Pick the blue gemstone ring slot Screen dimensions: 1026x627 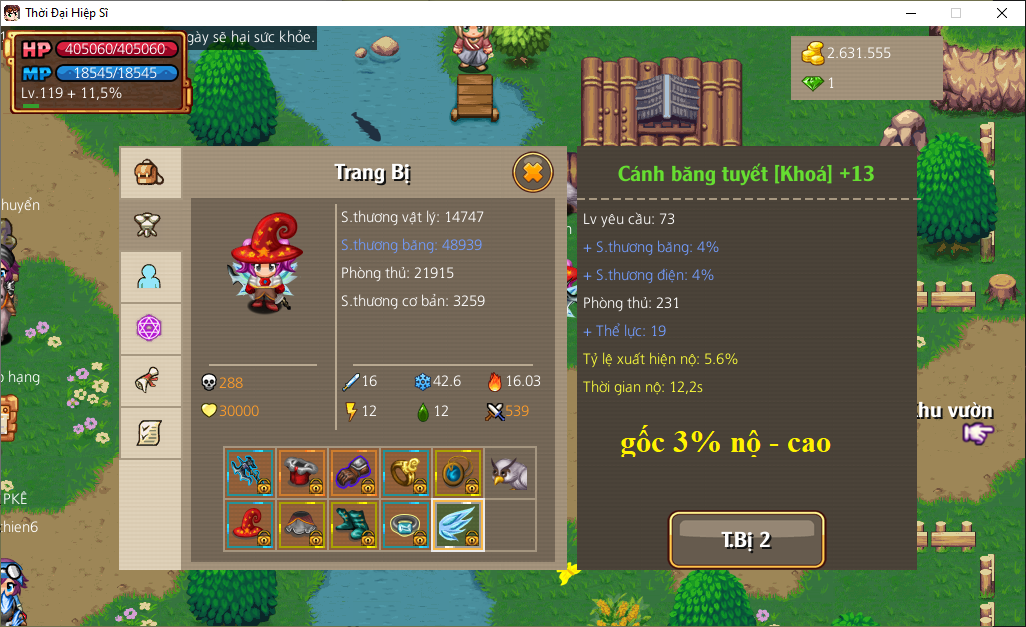point(406,525)
